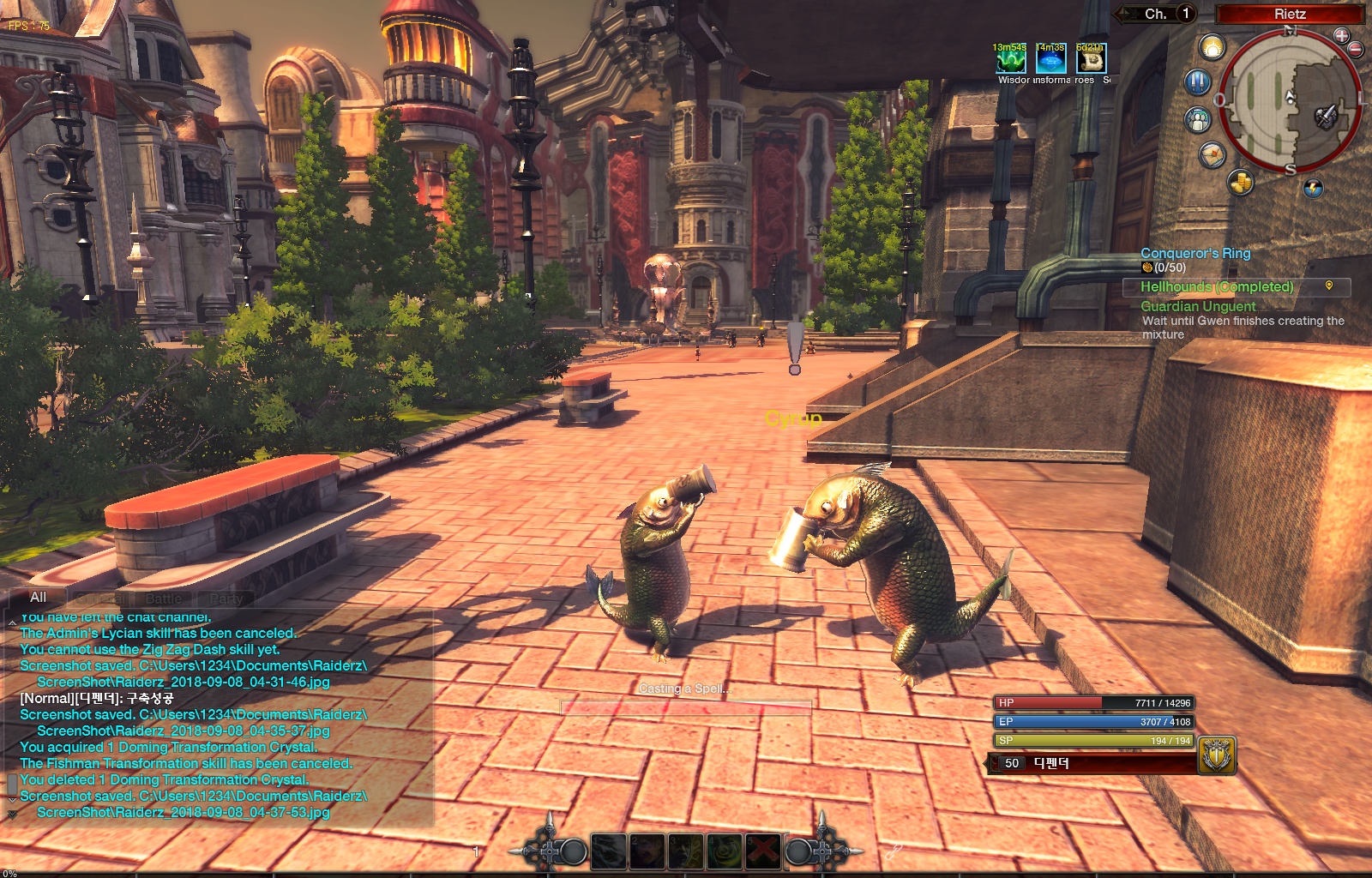Image resolution: width=1372 pixels, height=878 pixels.
Task: Click the community group icon next to minimap
Action: (x=1197, y=118)
